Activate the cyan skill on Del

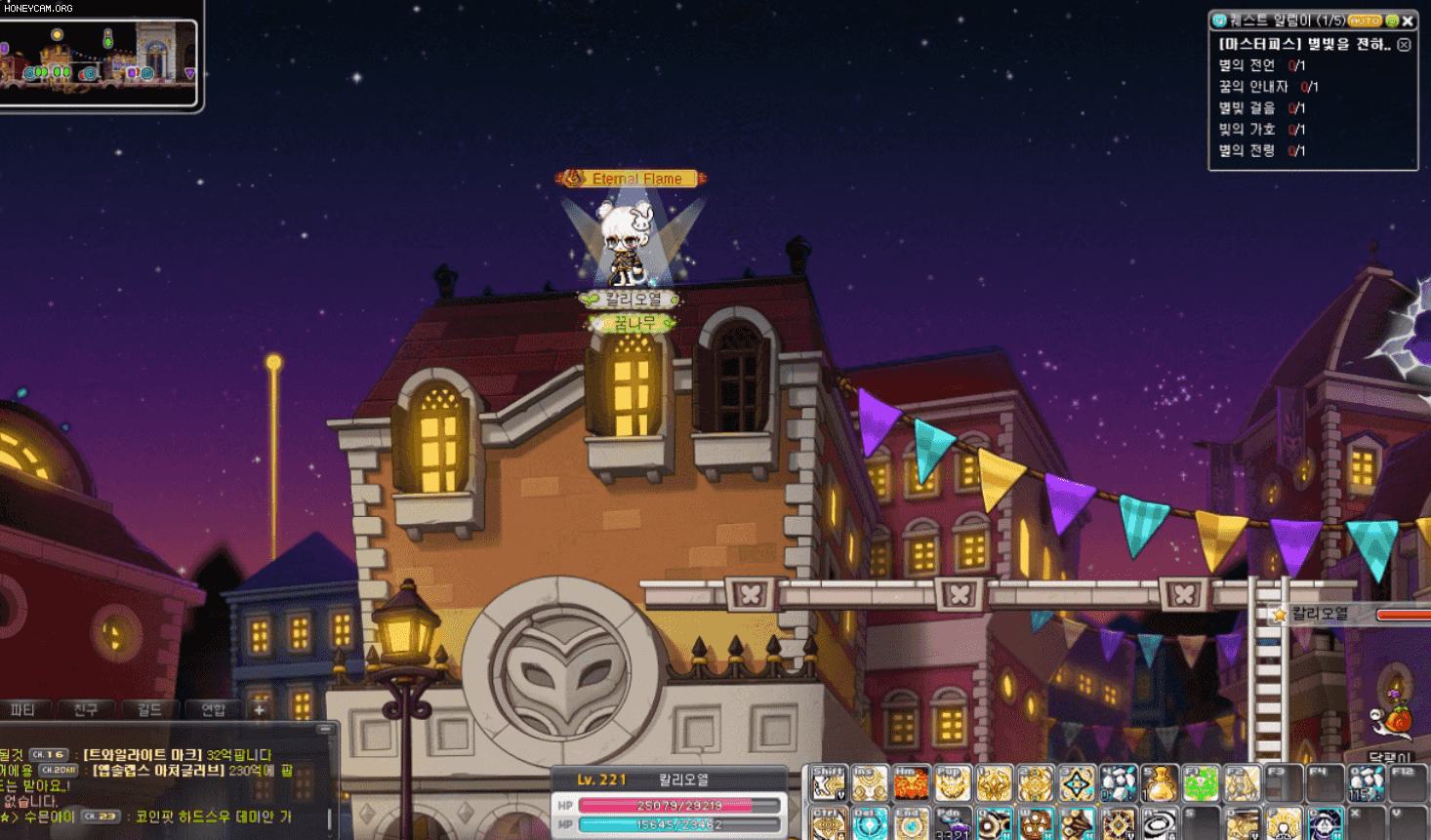pyautogui.click(x=870, y=823)
